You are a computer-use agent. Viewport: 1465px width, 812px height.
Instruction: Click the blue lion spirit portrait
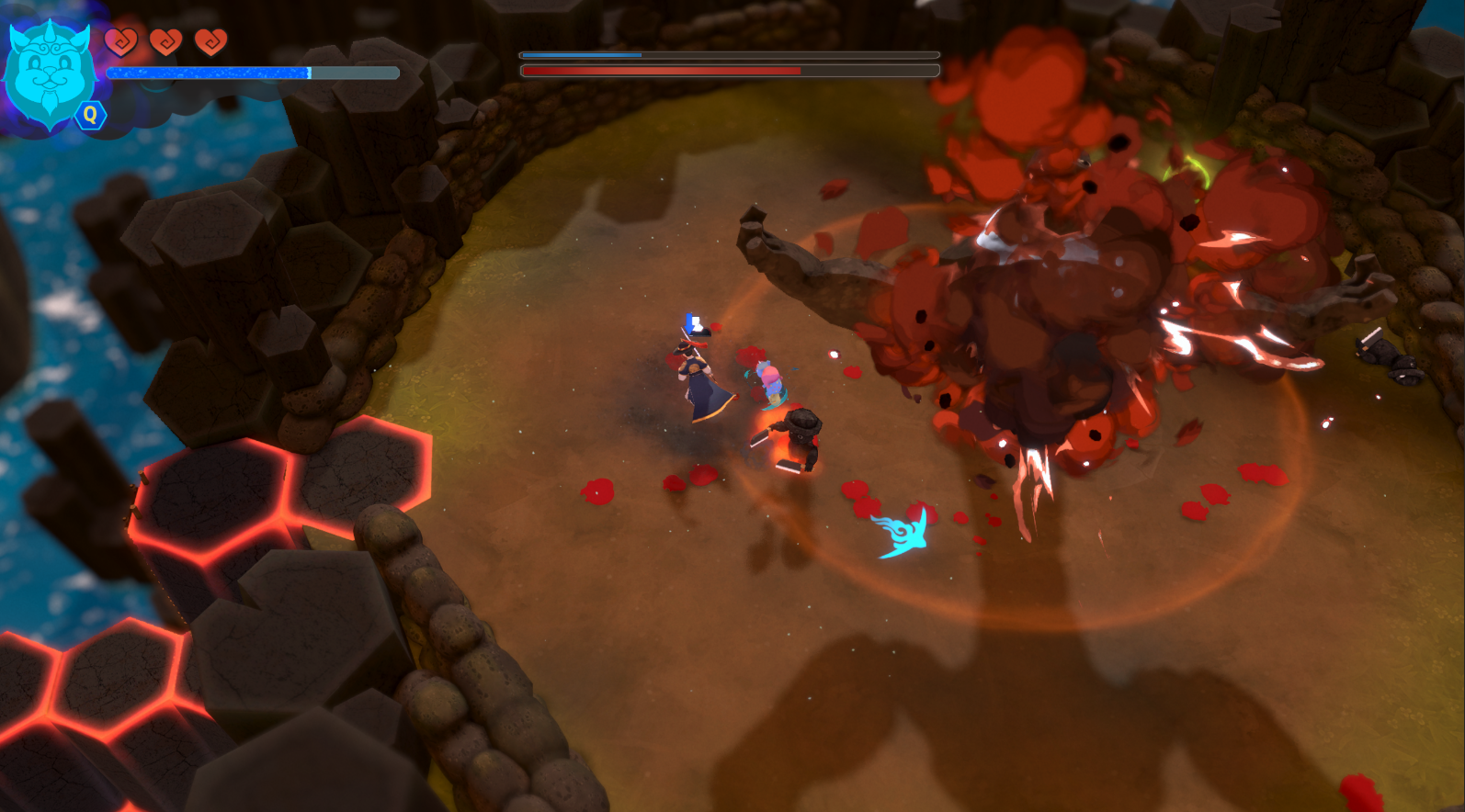point(50,73)
